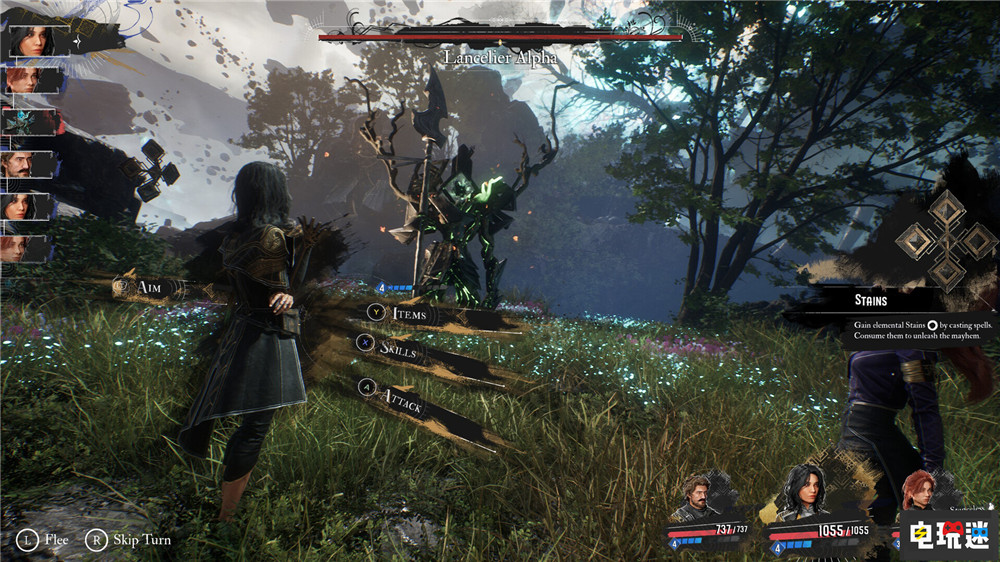Select the Aim command
The width and height of the screenshot is (1000, 562).
(x=150, y=288)
